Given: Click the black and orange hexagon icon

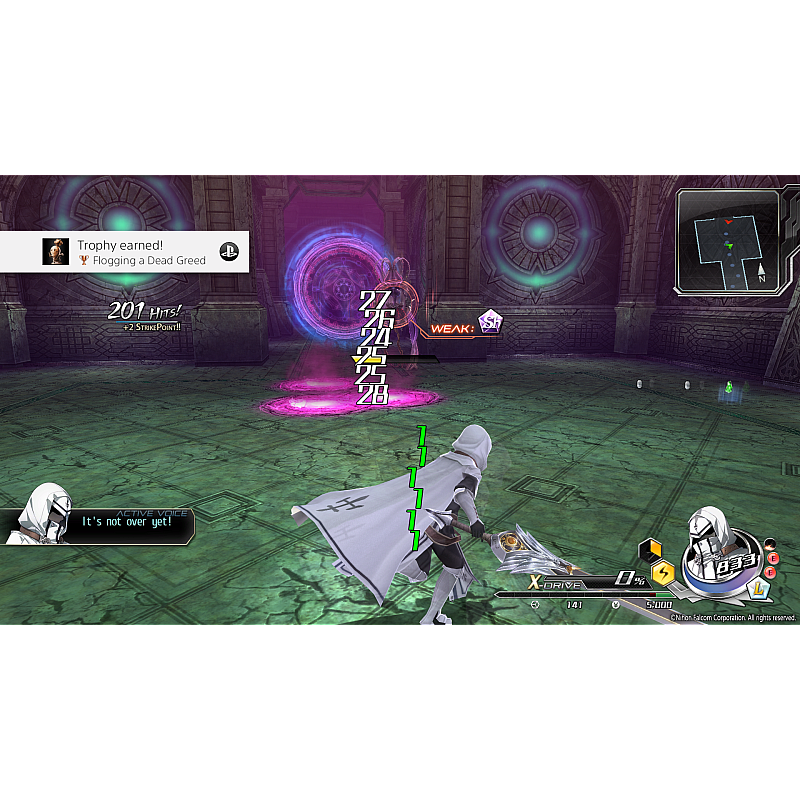Looking at the screenshot, I should coord(651,549).
